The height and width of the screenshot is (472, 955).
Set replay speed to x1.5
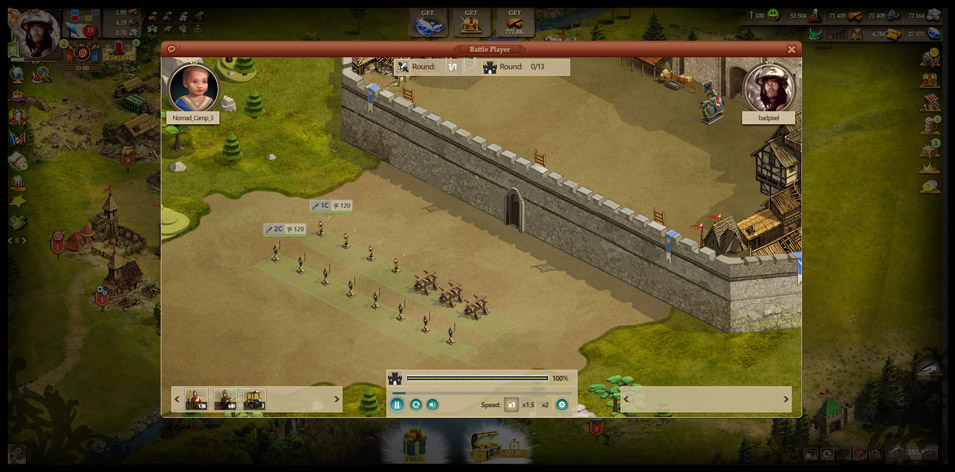pyautogui.click(x=528, y=405)
